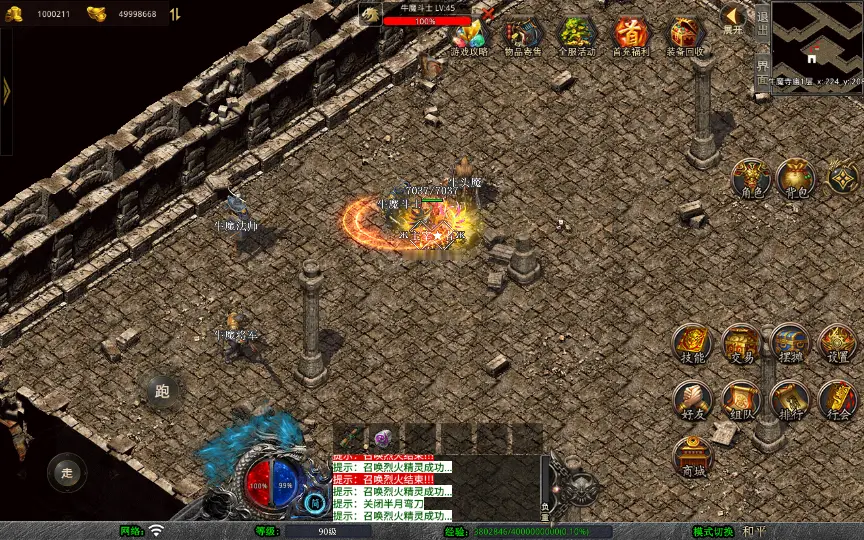Open the 摆摊 stall menu

[x=790, y=343]
